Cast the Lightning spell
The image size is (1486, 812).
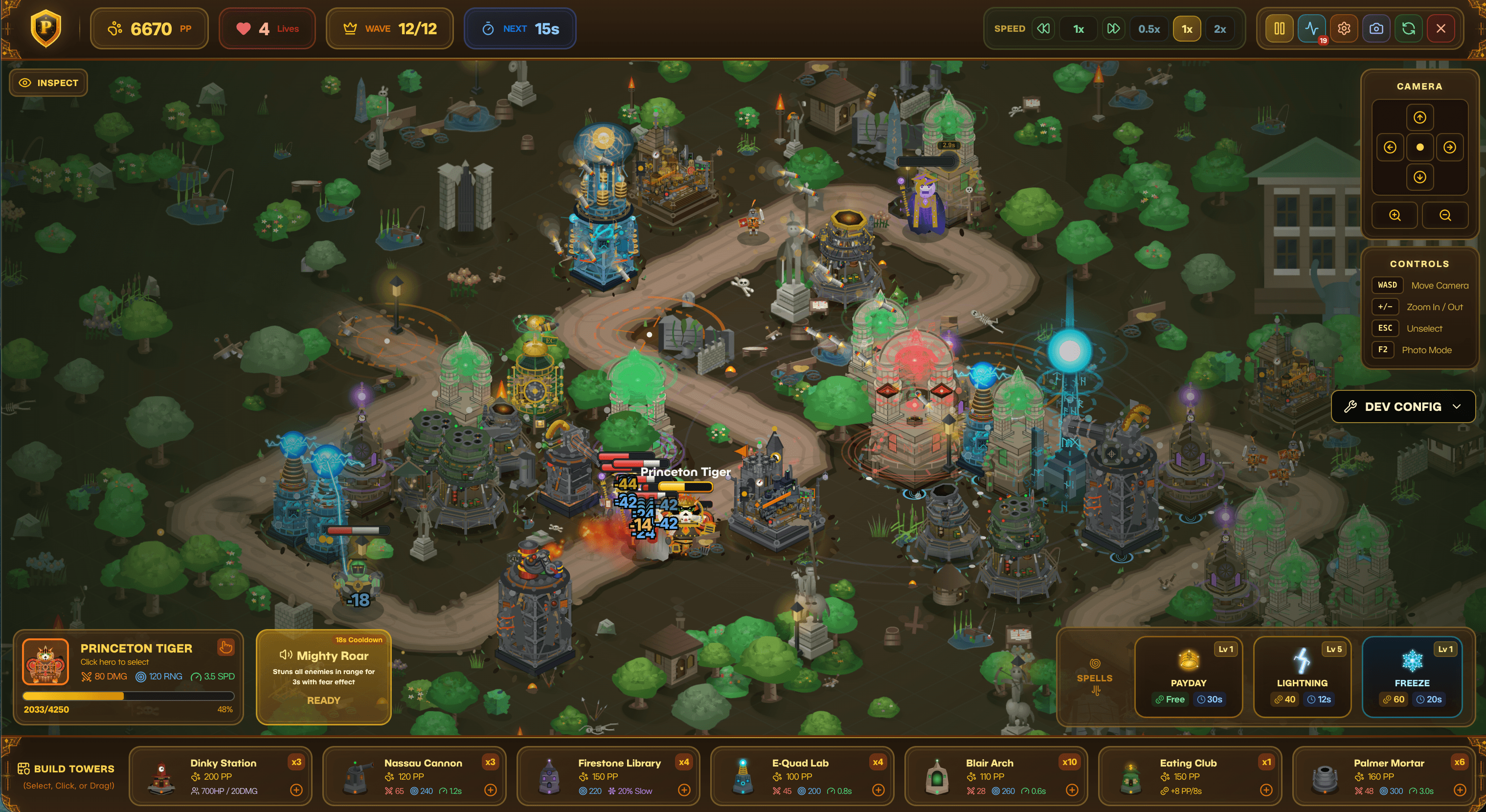[x=1302, y=677]
